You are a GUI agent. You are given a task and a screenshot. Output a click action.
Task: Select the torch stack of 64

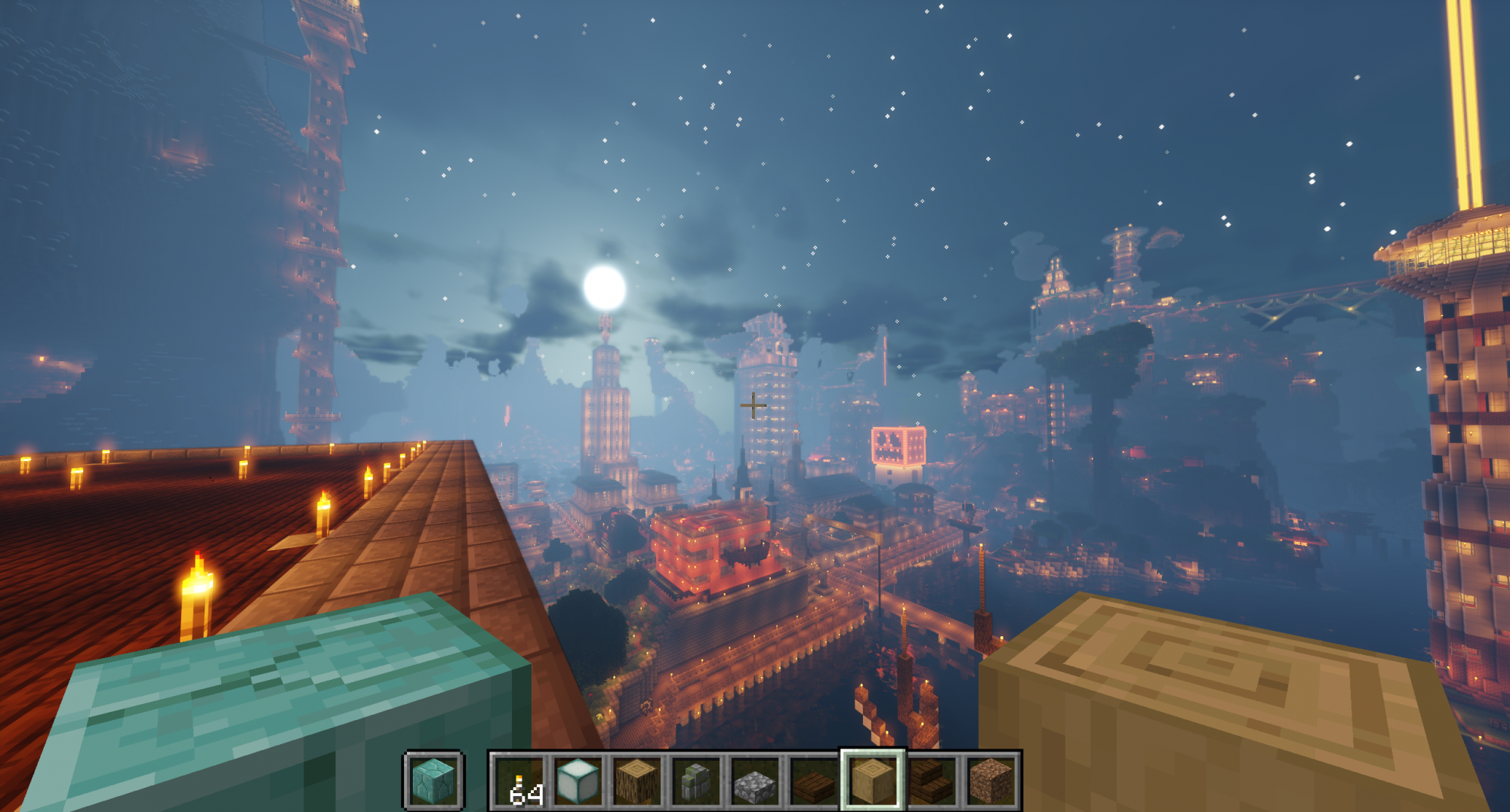[x=519, y=781]
